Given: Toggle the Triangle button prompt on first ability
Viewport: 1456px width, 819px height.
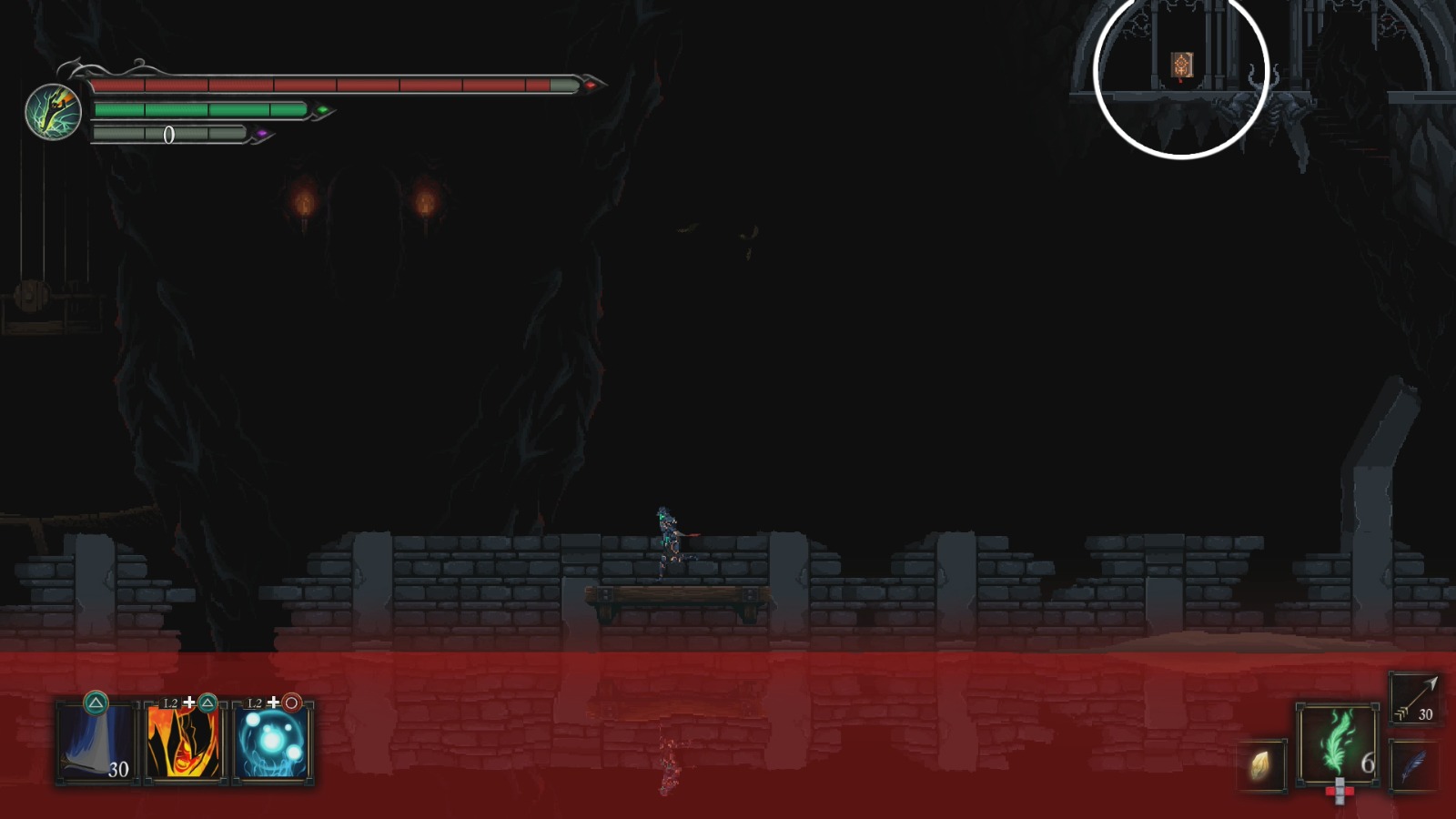Looking at the screenshot, I should (x=96, y=703).
